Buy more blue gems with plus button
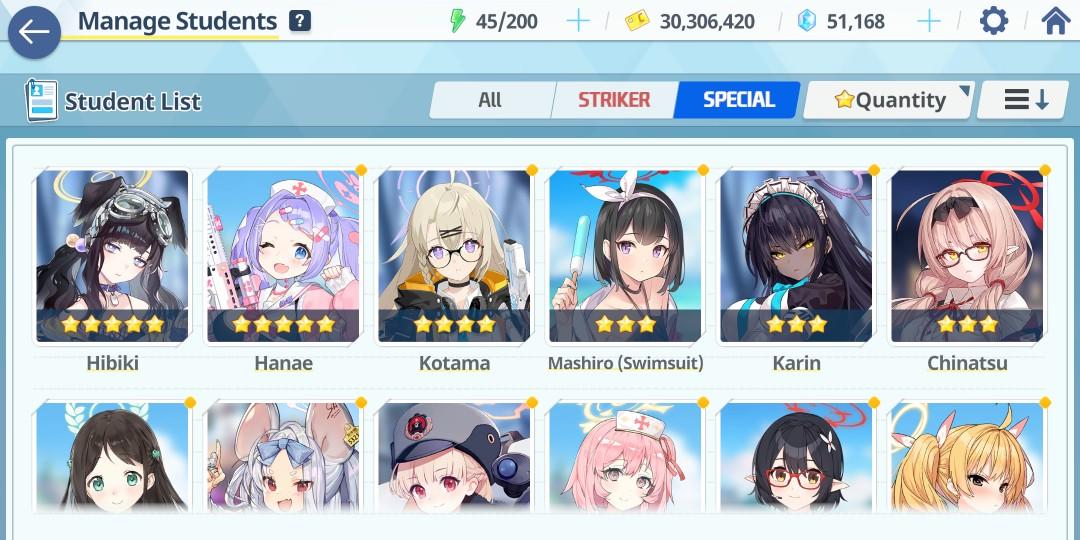The width and height of the screenshot is (1080, 540). (x=928, y=21)
